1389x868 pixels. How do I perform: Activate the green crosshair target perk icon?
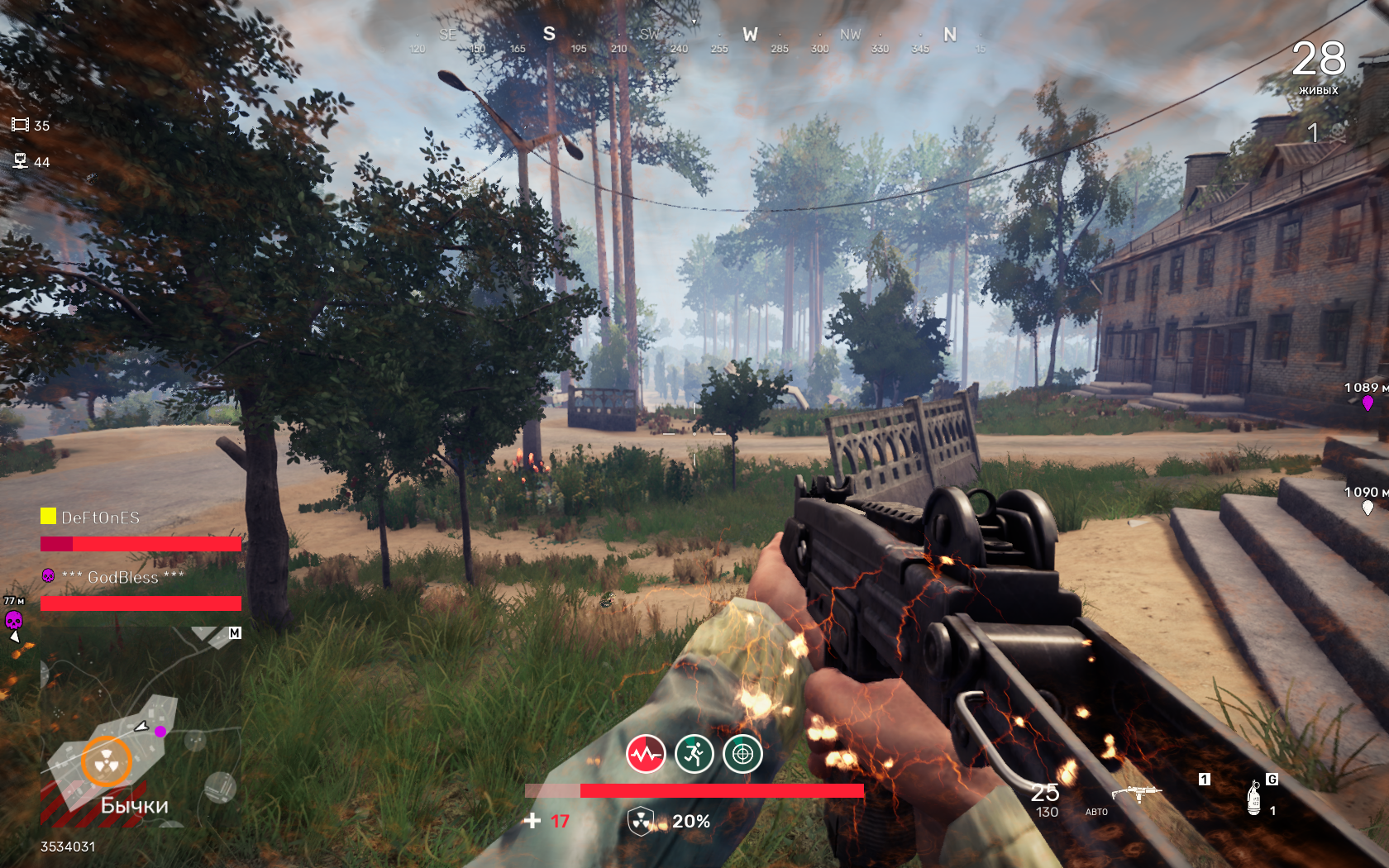743,754
